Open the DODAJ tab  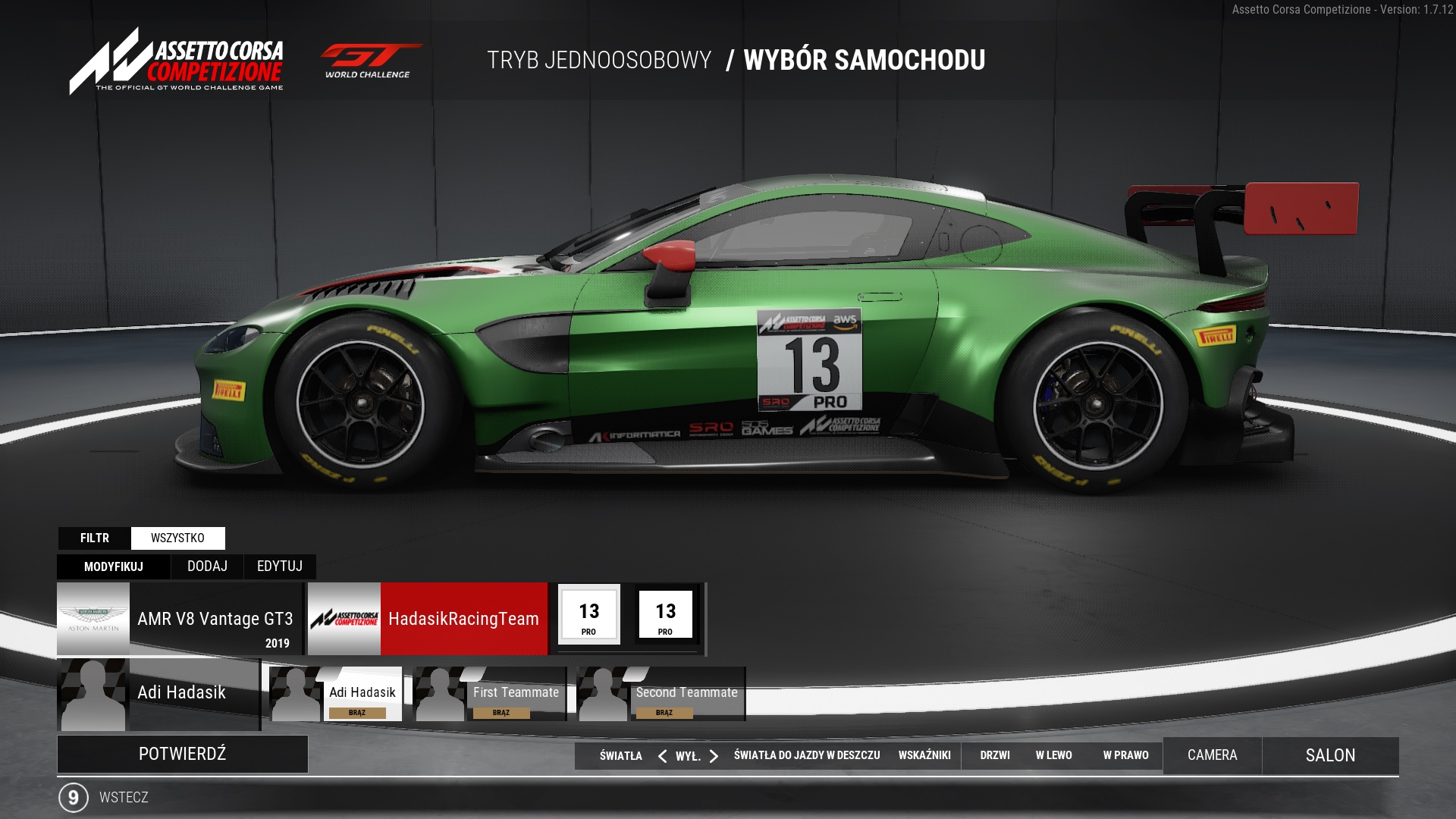click(207, 566)
